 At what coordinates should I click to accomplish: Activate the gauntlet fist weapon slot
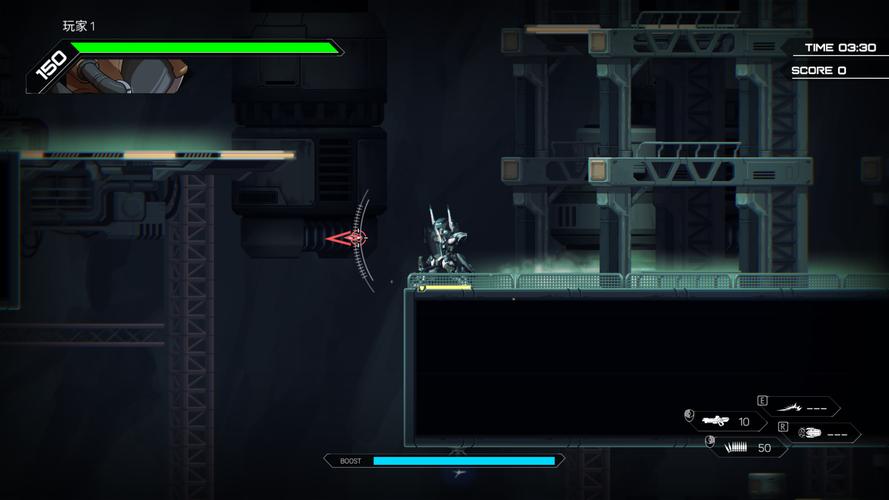point(818,433)
